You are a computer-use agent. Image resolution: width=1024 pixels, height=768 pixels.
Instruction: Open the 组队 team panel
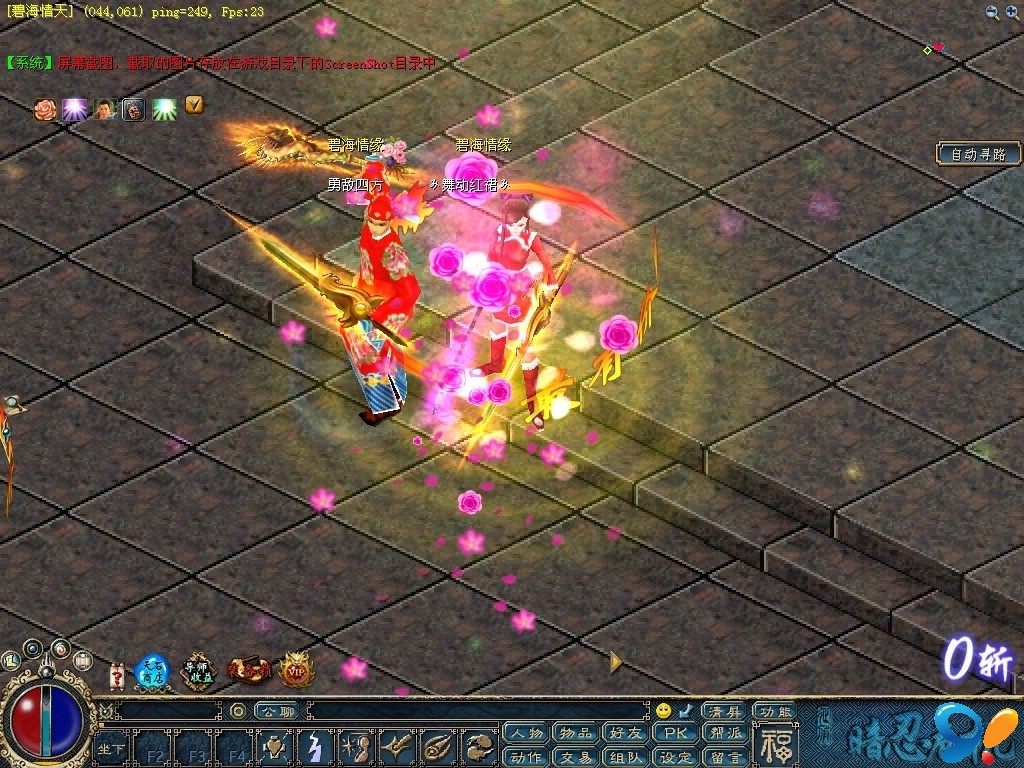coord(626,757)
